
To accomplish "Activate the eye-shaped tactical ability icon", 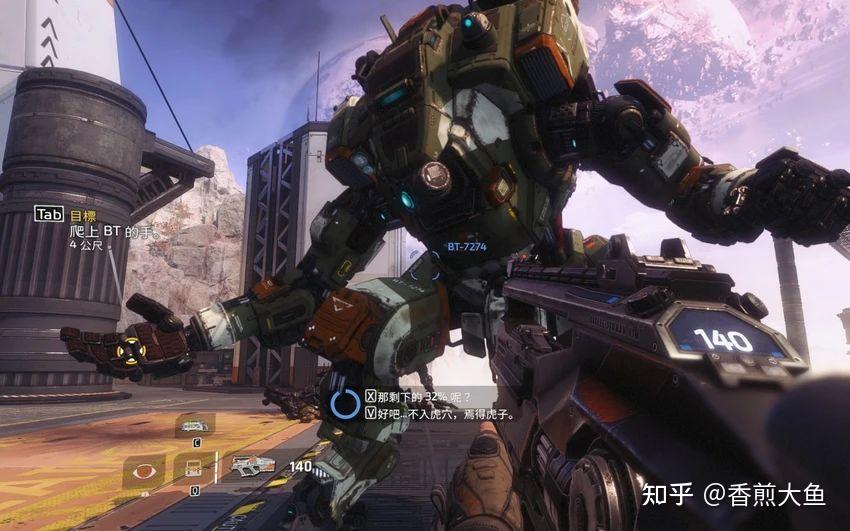I will point(144,469).
